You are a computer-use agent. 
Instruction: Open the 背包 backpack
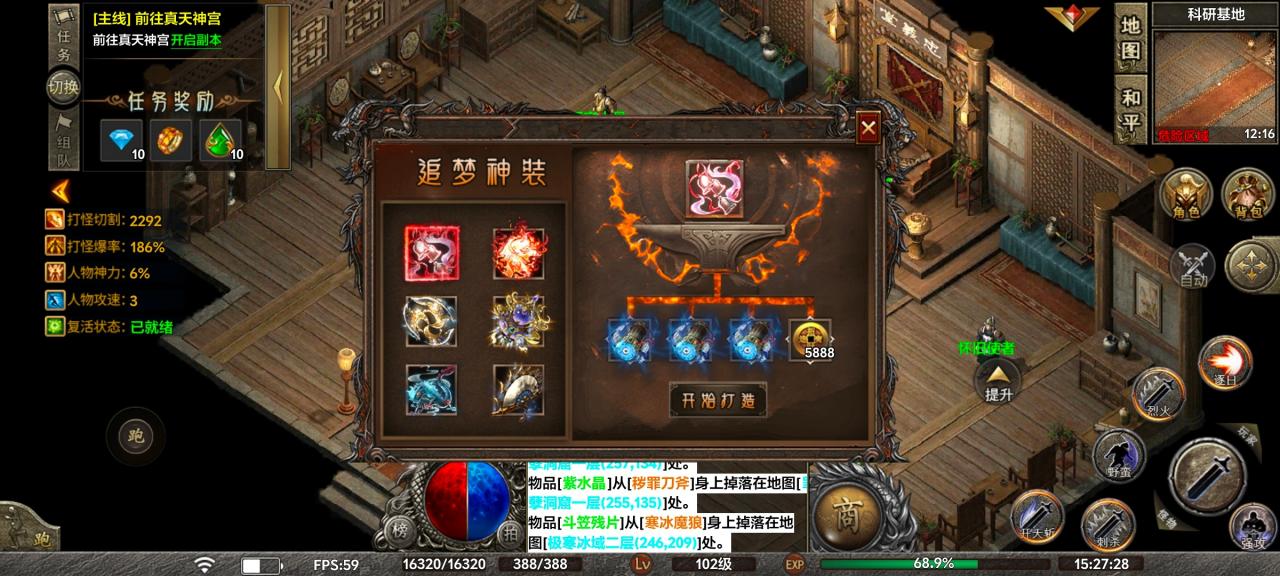tap(1248, 194)
